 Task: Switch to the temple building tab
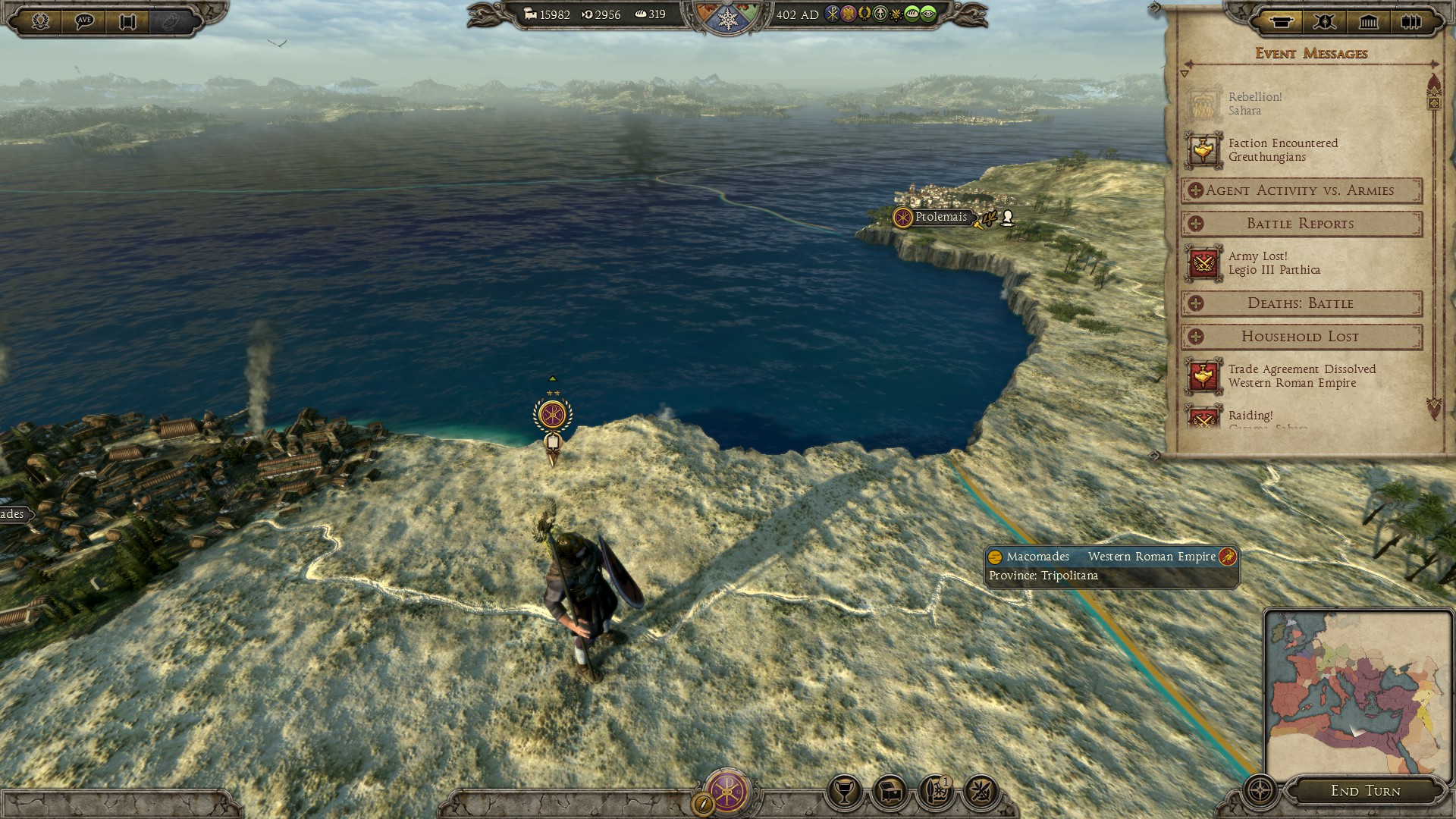tap(1369, 21)
